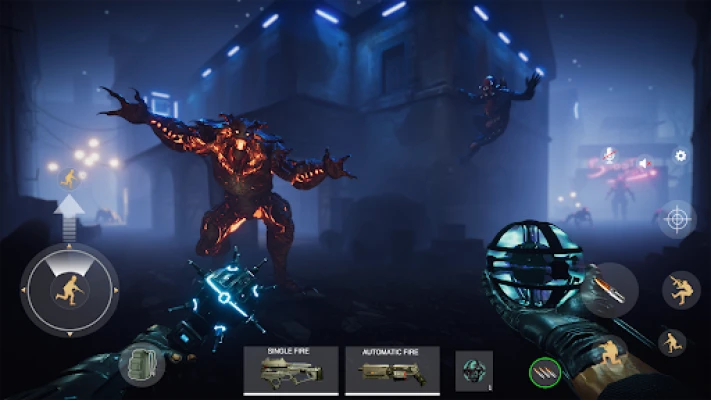Tap the movement joystick center
711x400 pixels.
pyautogui.click(x=69, y=290)
